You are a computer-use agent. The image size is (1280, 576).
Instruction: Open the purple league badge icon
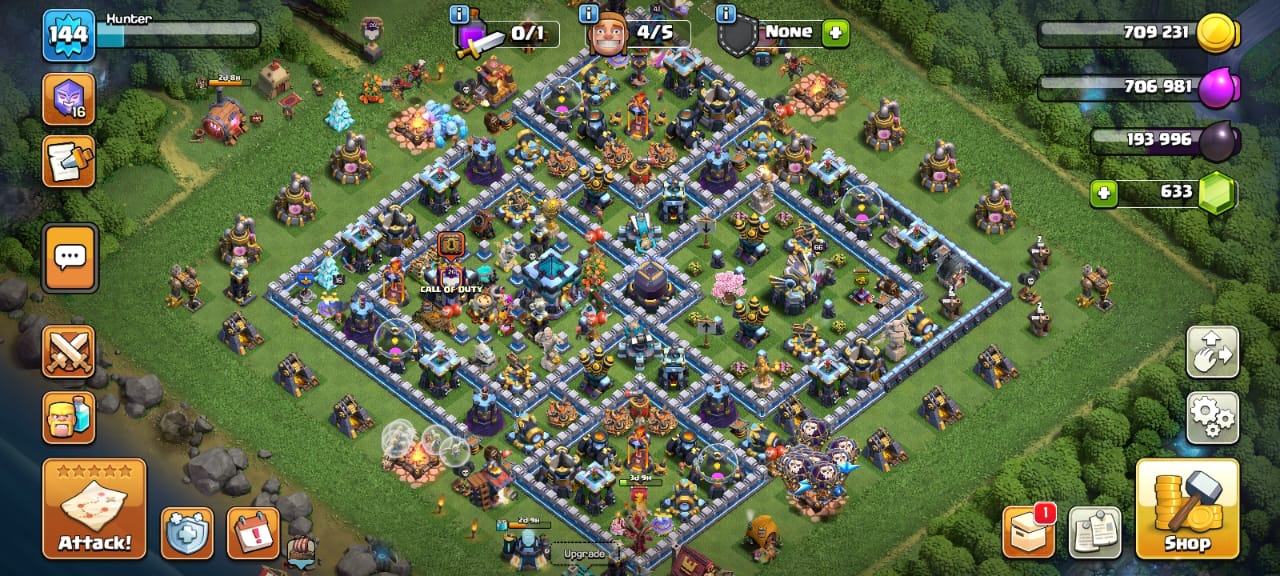tap(69, 99)
